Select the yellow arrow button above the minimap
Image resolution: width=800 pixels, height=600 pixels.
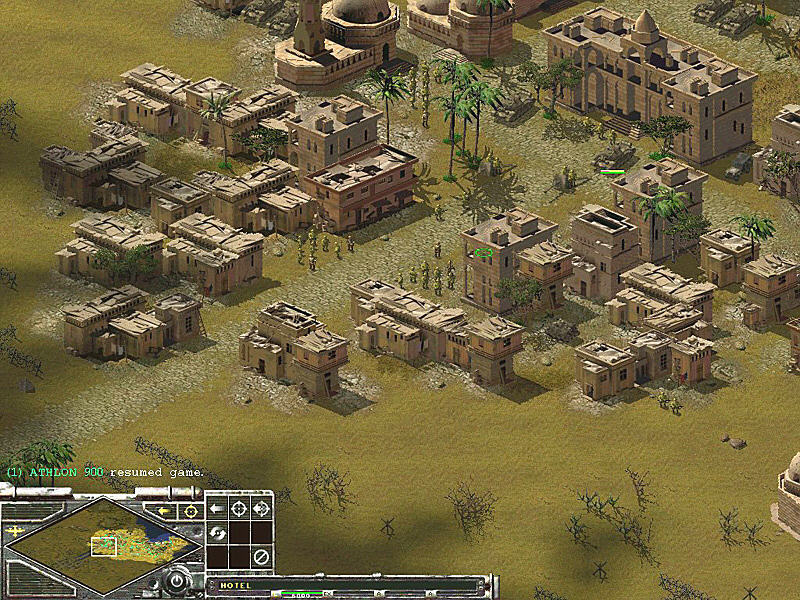pos(164,511)
